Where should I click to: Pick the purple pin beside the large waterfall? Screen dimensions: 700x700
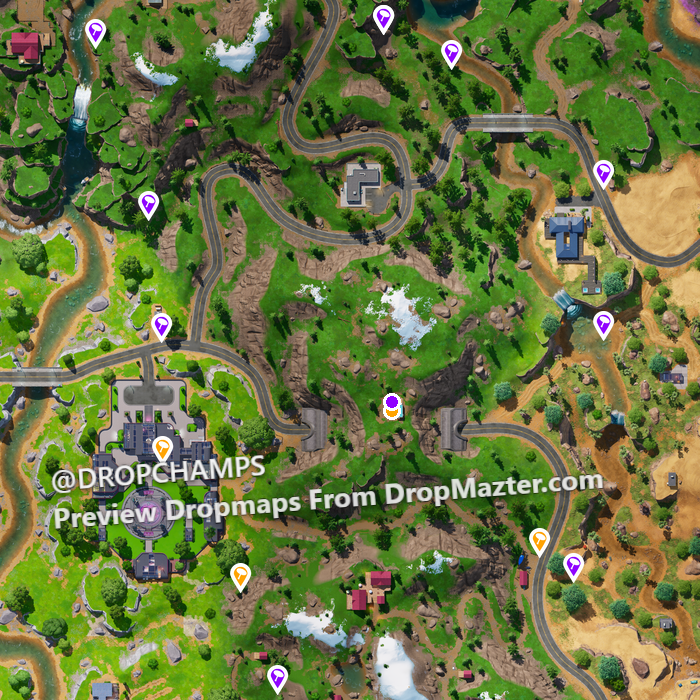[95, 32]
